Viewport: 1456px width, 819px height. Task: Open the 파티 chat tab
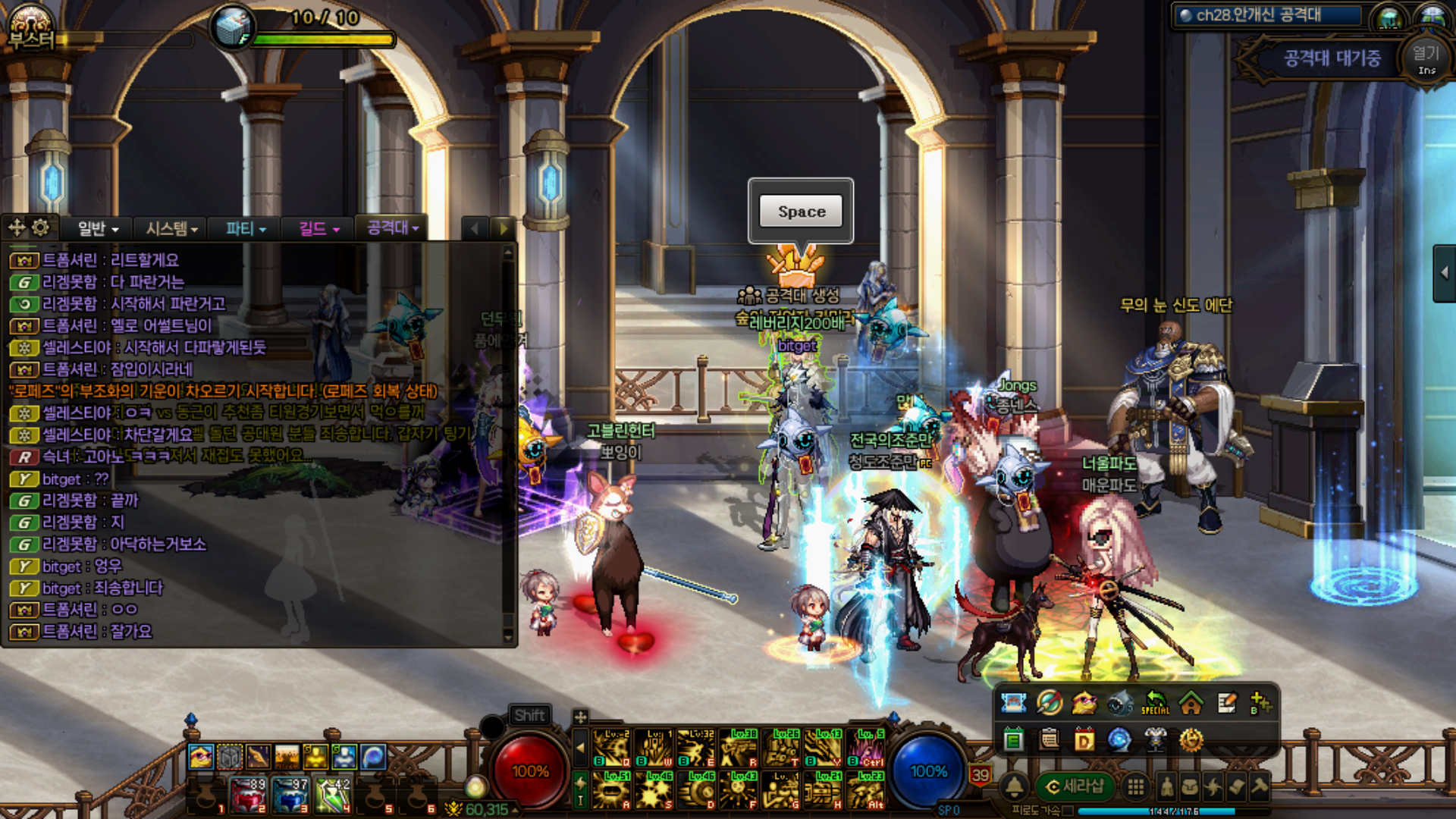click(246, 228)
